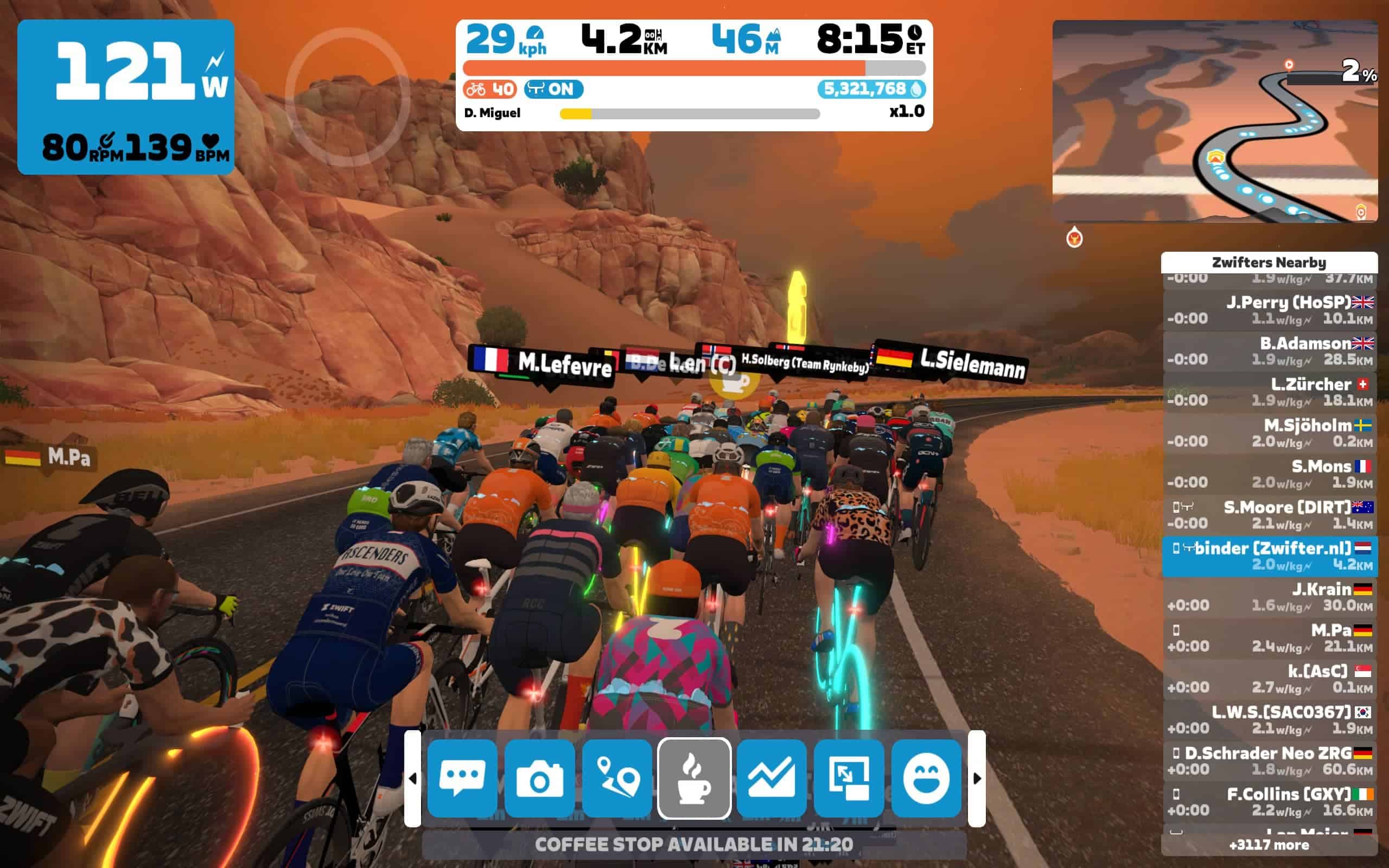The image size is (1389, 868).
Task: Choose J.Krain in the nearby list
Action: (x=1270, y=597)
